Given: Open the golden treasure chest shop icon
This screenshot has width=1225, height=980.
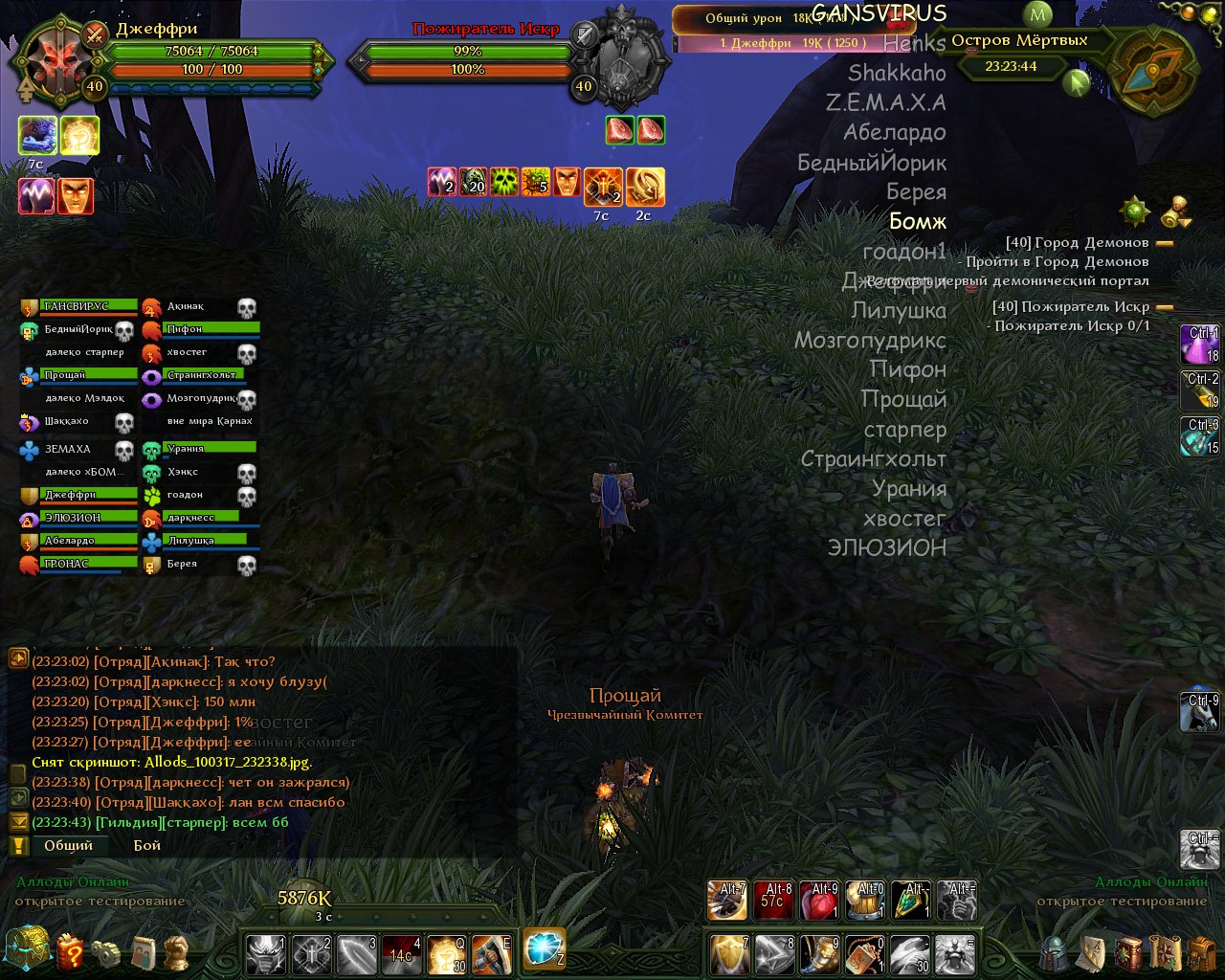Looking at the screenshot, I should point(27,949).
